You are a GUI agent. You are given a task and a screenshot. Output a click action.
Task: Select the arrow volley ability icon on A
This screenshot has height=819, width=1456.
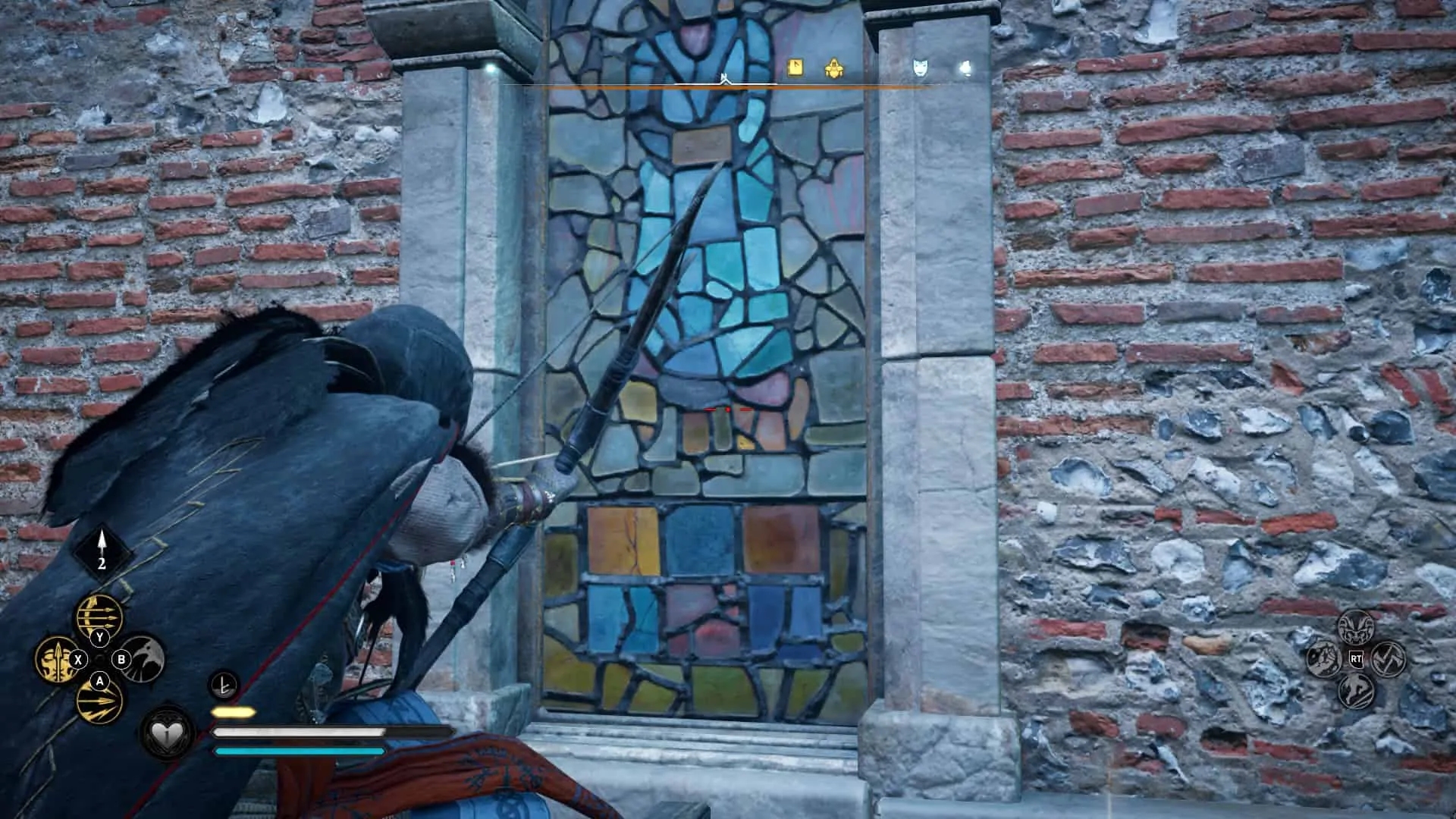tap(99, 704)
